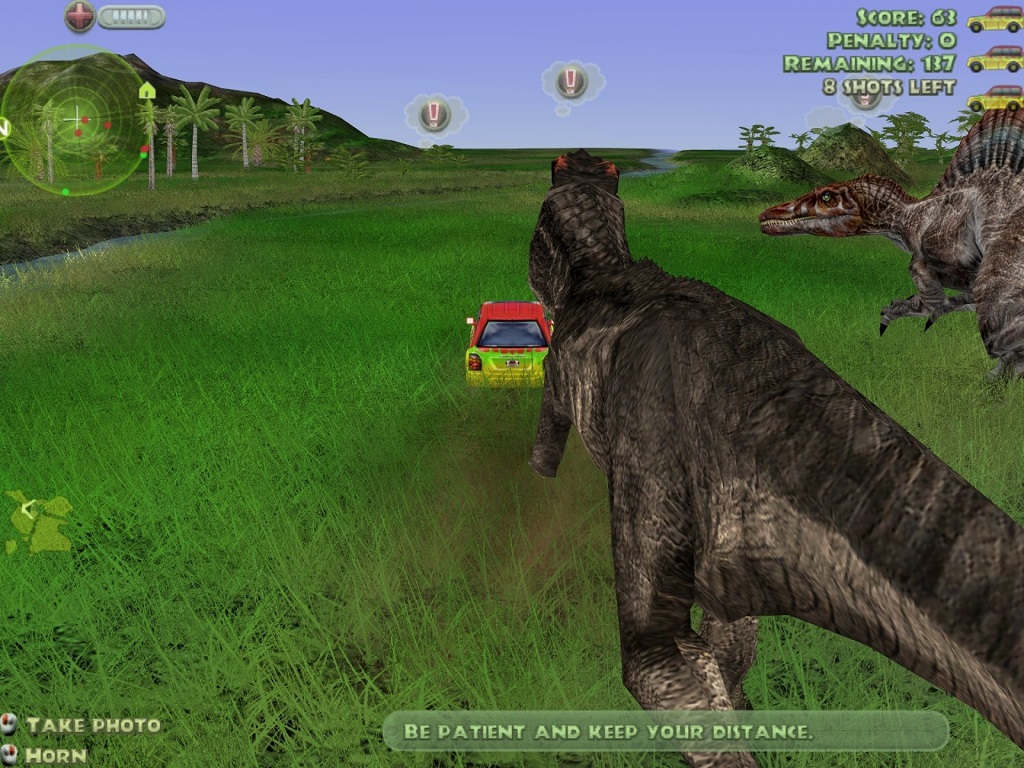Click the red cross health icon
Image resolution: width=1024 pixels, height=768 pixels.
tap(80, 16)
